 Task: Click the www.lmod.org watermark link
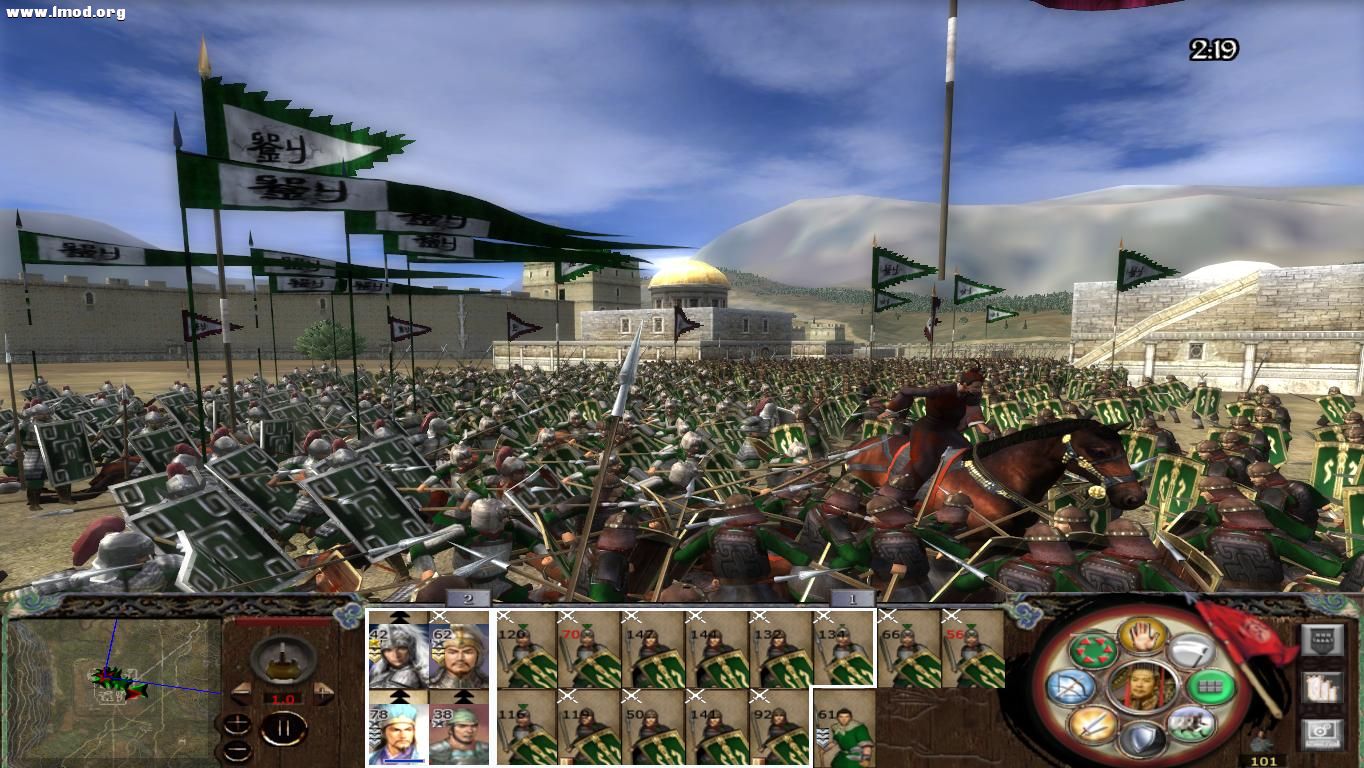[x=63, y=11]
